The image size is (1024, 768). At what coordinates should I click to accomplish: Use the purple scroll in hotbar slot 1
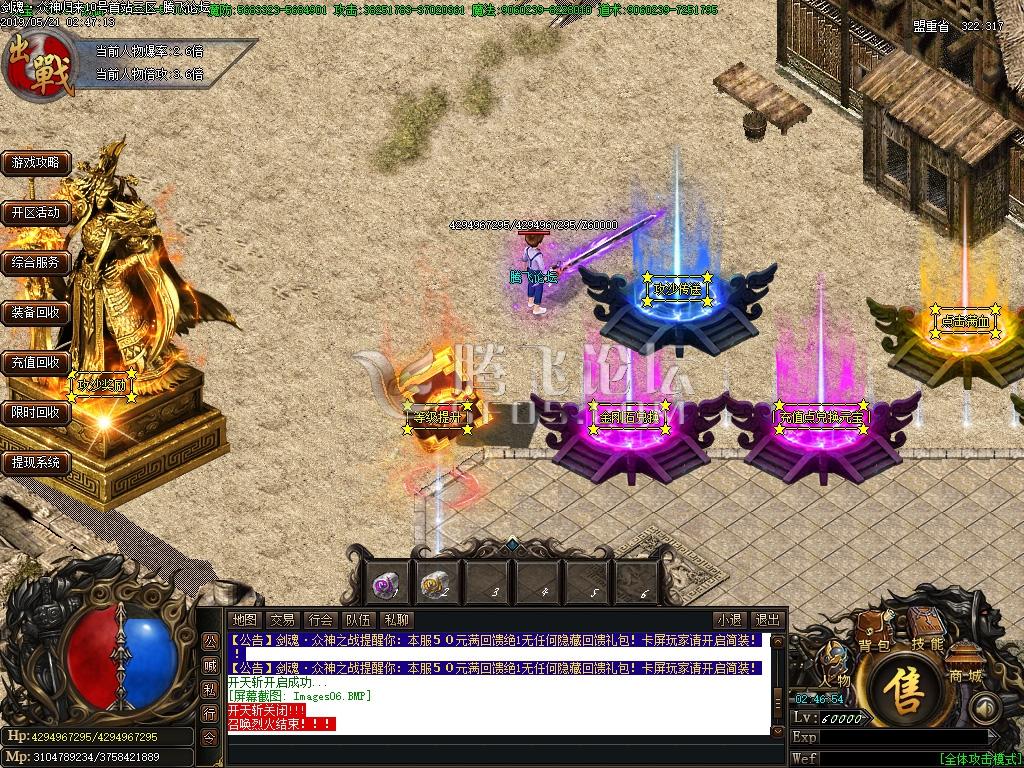pos(385,582)
